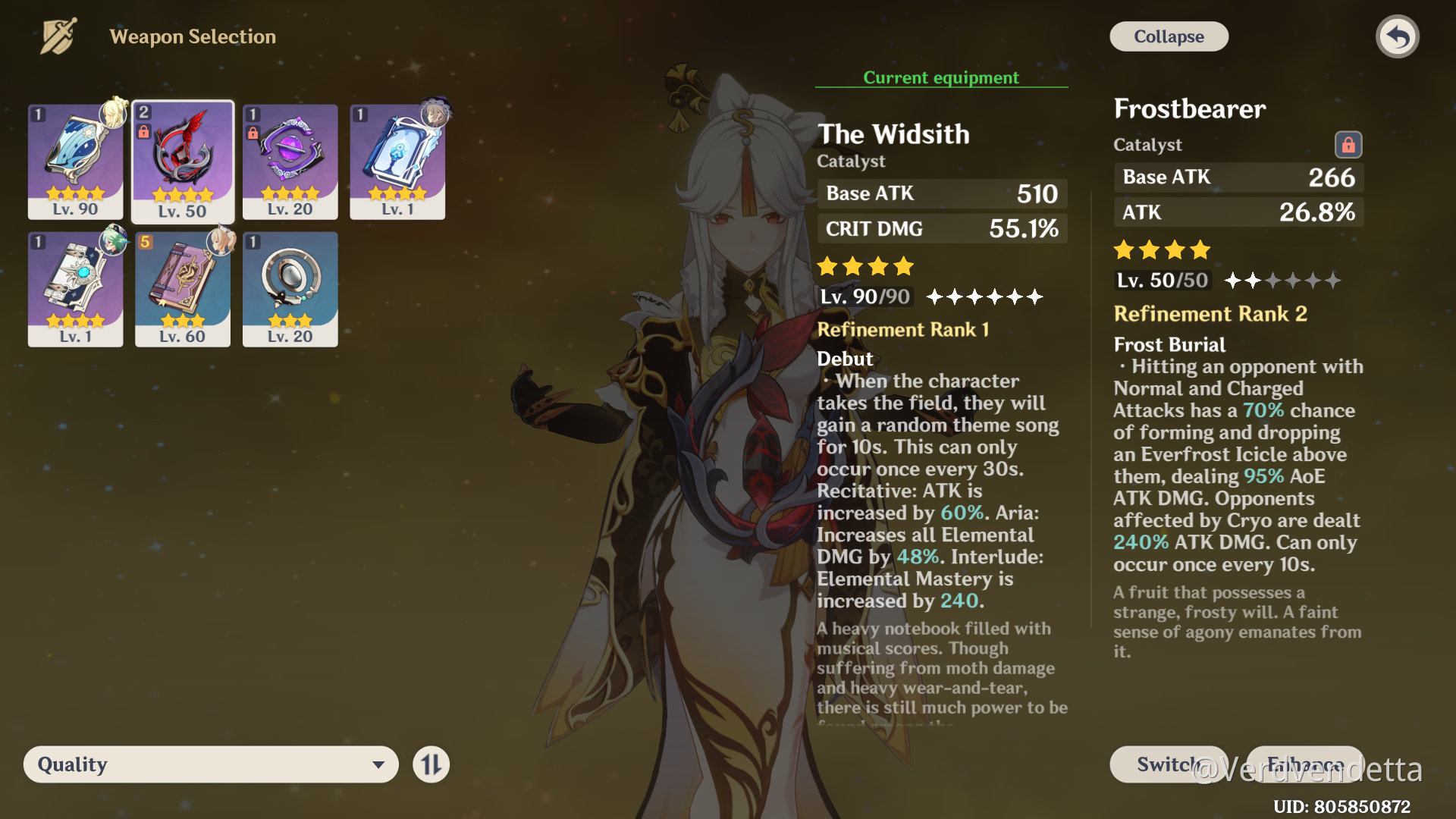Select the red Lv. 50 catalyst weapon
The image size is (1456, 819).
pyautogui.click(x=182, y=159)
